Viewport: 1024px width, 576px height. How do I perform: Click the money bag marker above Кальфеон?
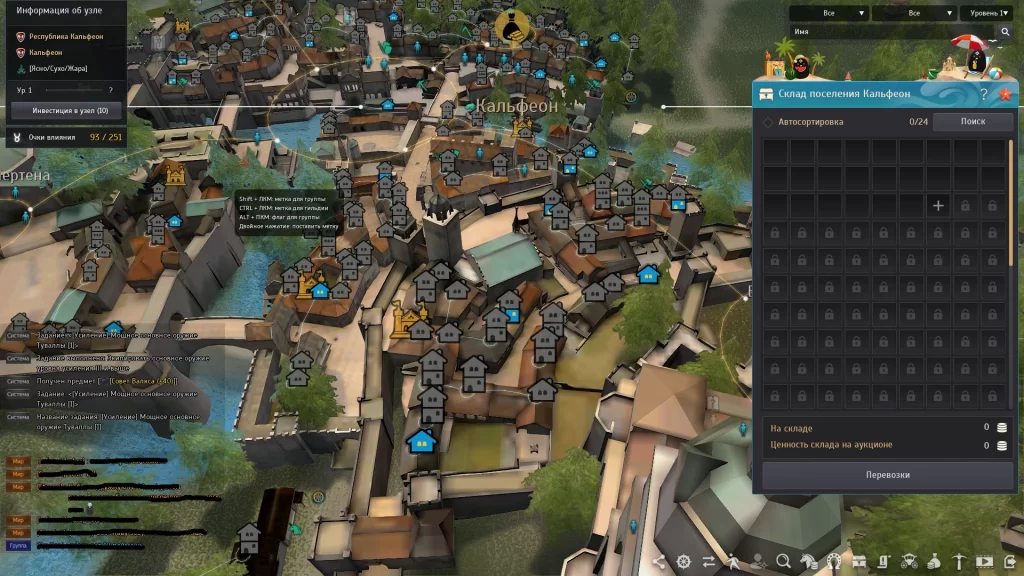click(514, 27)
